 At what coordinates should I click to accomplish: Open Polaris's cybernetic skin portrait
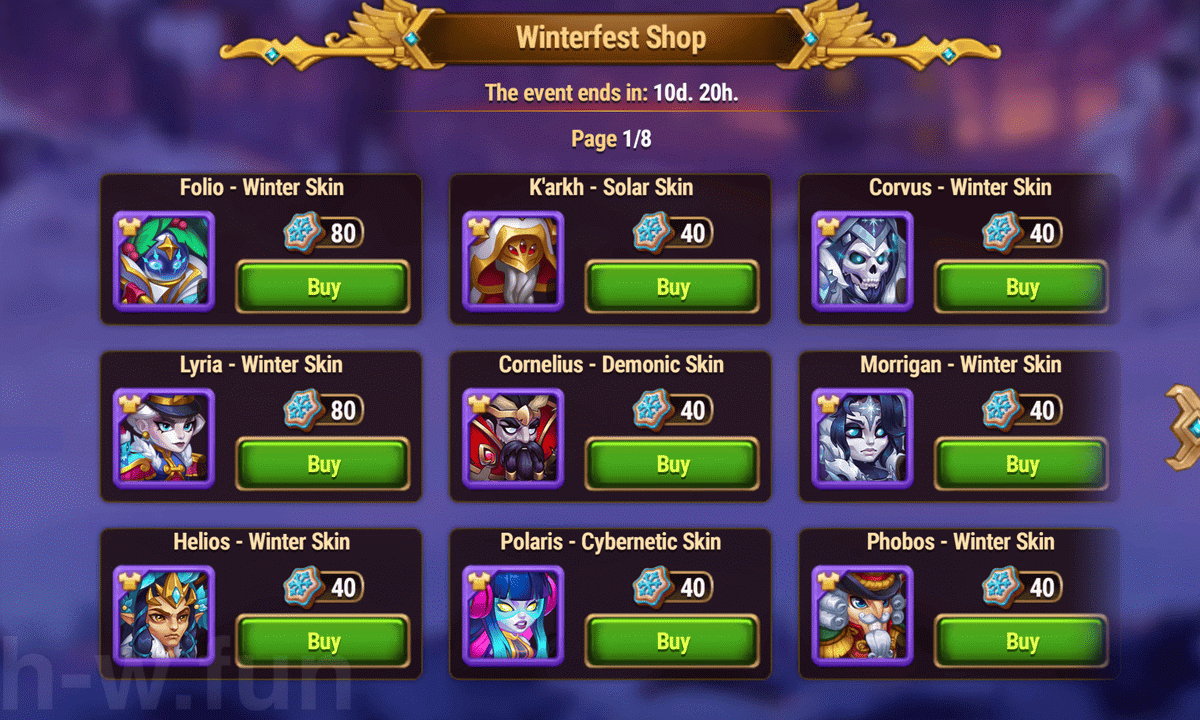coord(513,615)
